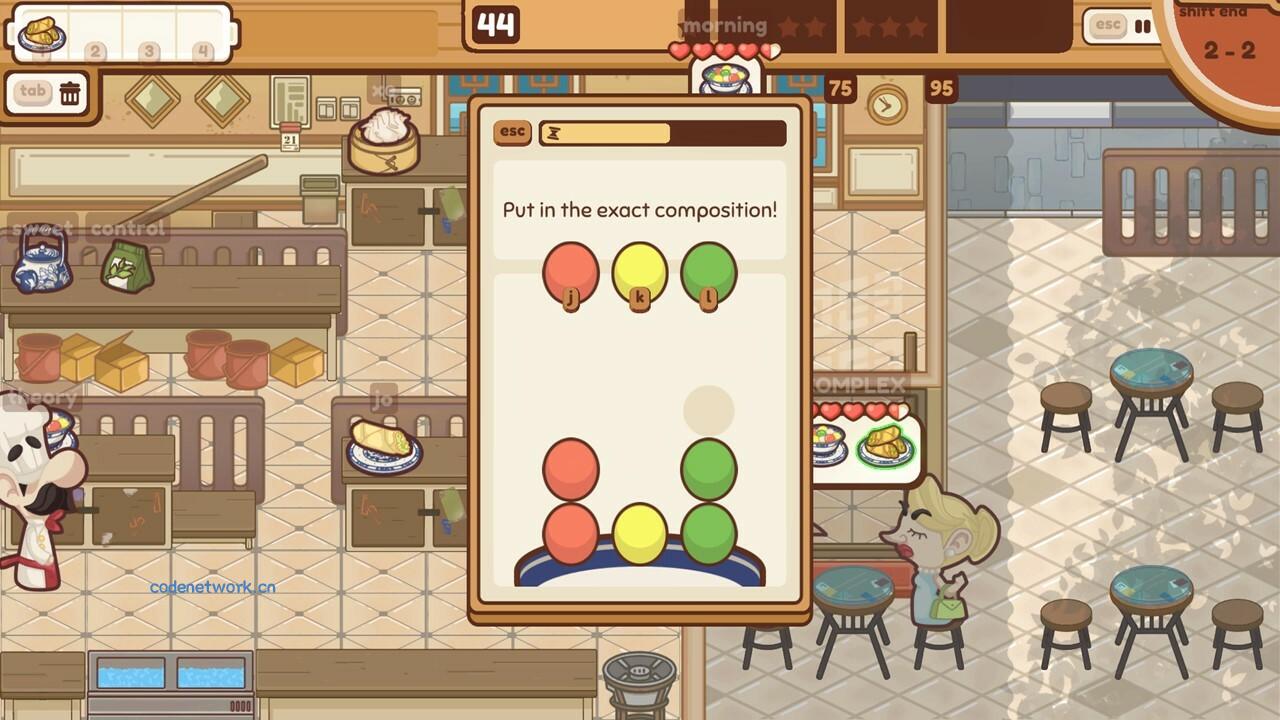Add a yellow ball to the plate
The image size is (1280, 720).
[640, 272]
